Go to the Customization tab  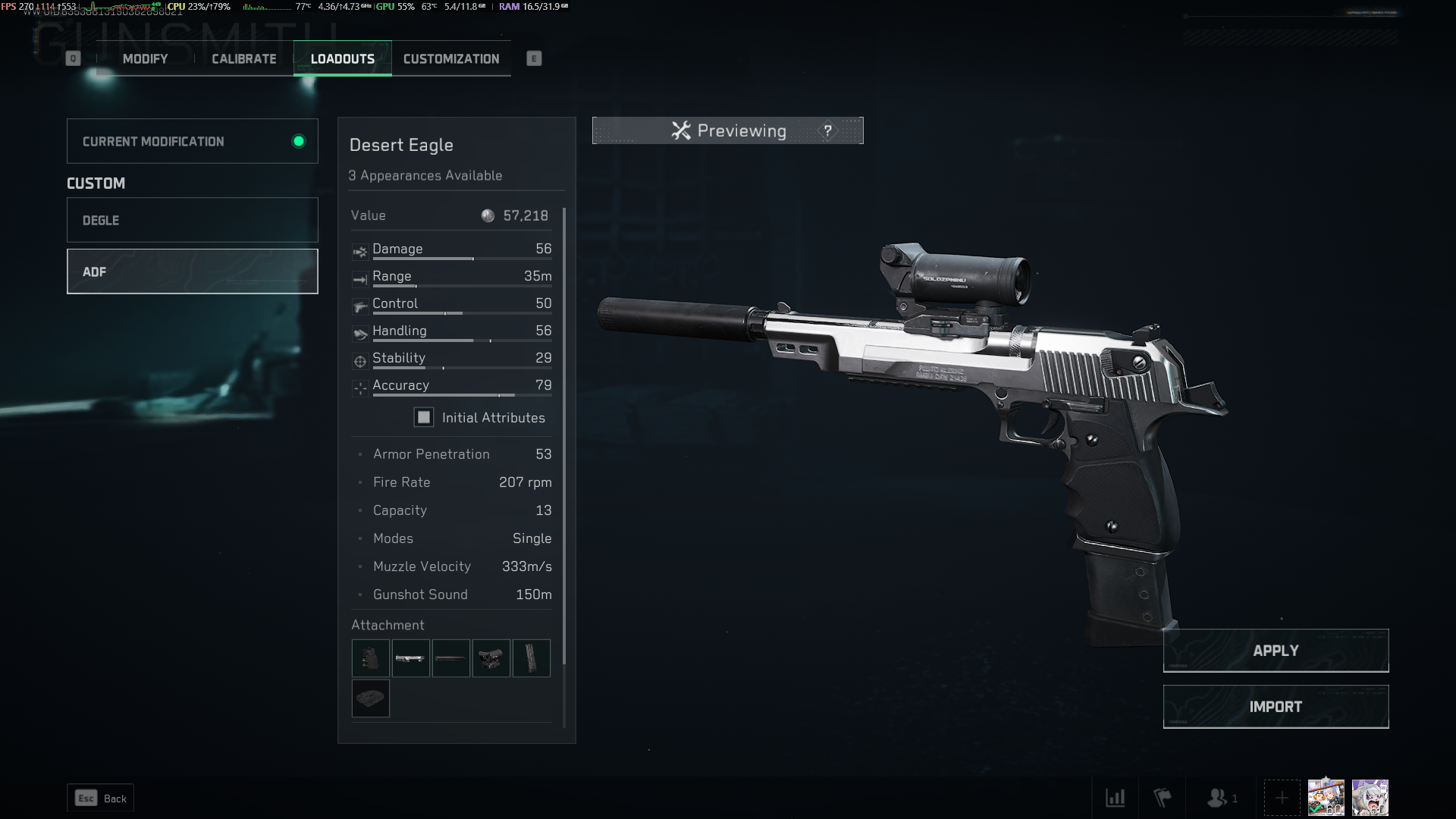tap(451, 59)
